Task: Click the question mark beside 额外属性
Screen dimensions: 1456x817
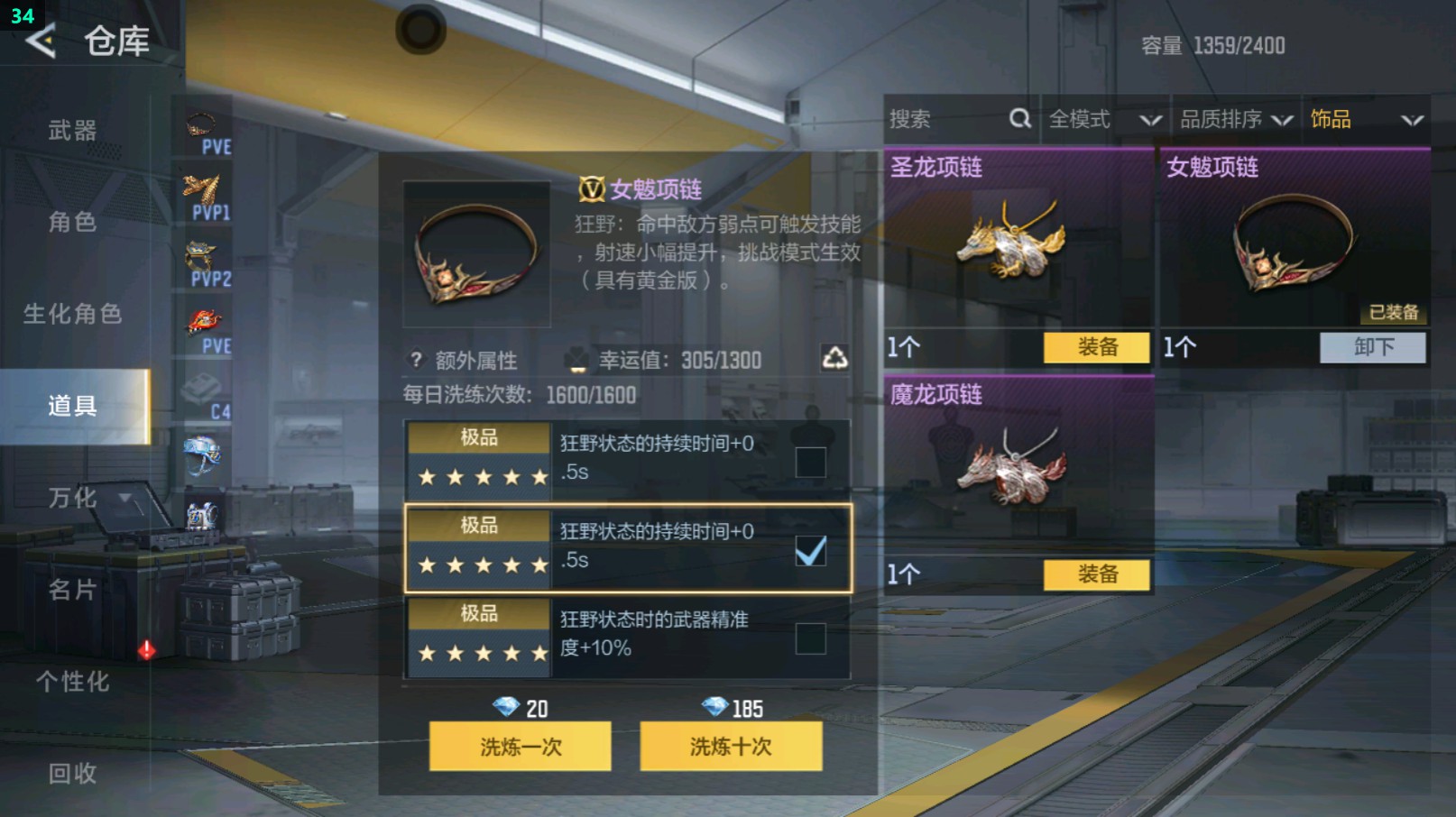Action: pos(414,360)
